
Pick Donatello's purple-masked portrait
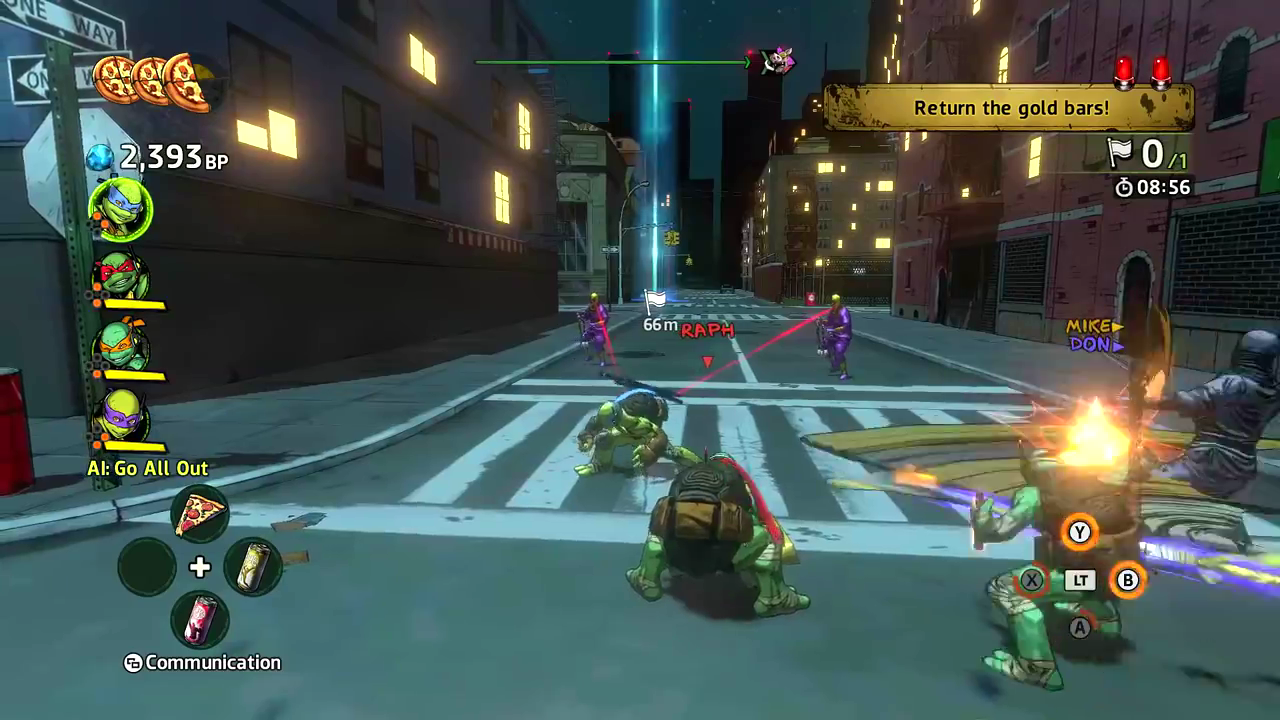click(x=121, y=416)
